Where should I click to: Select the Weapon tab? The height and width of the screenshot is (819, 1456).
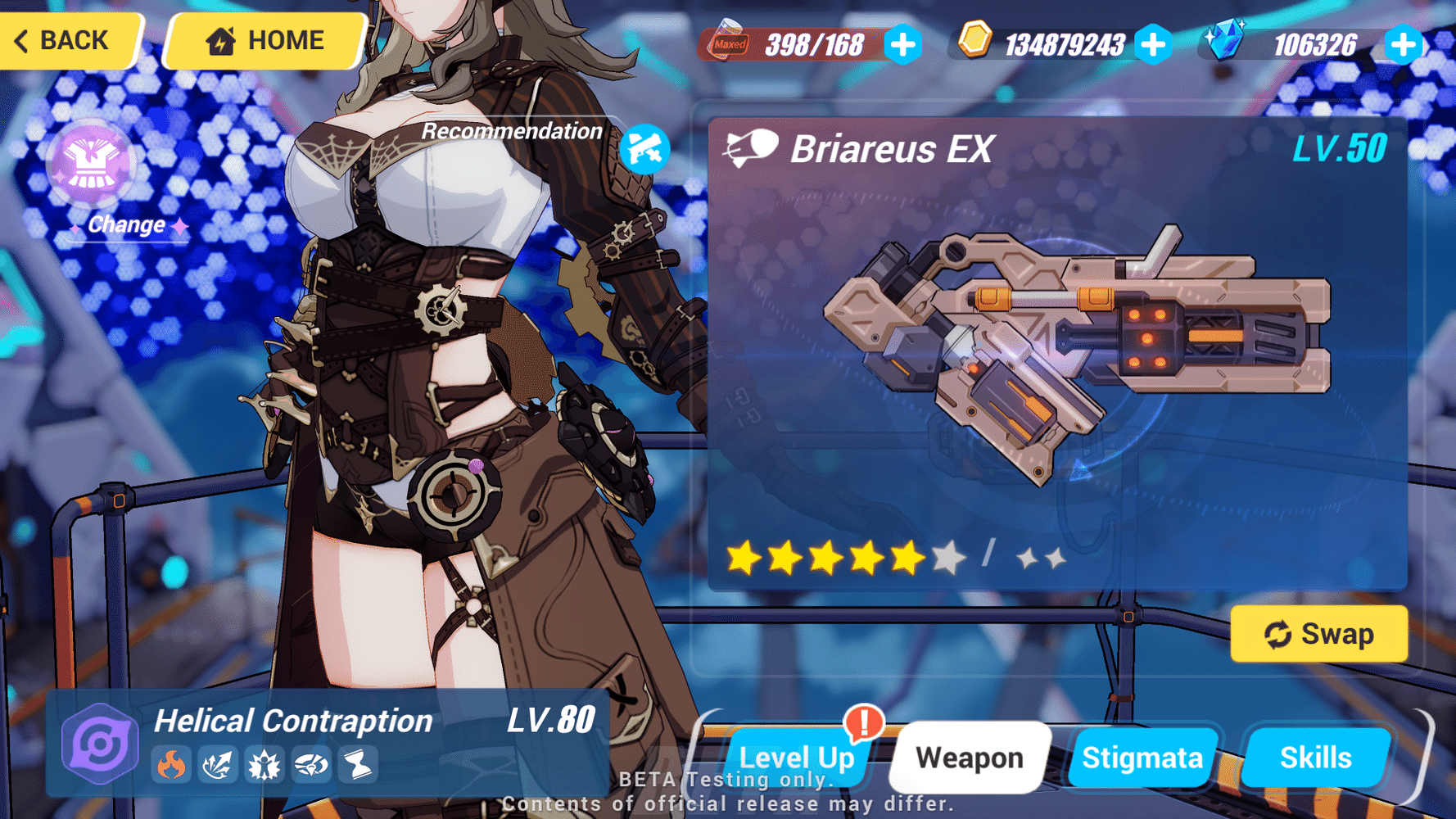pos(969,757)
